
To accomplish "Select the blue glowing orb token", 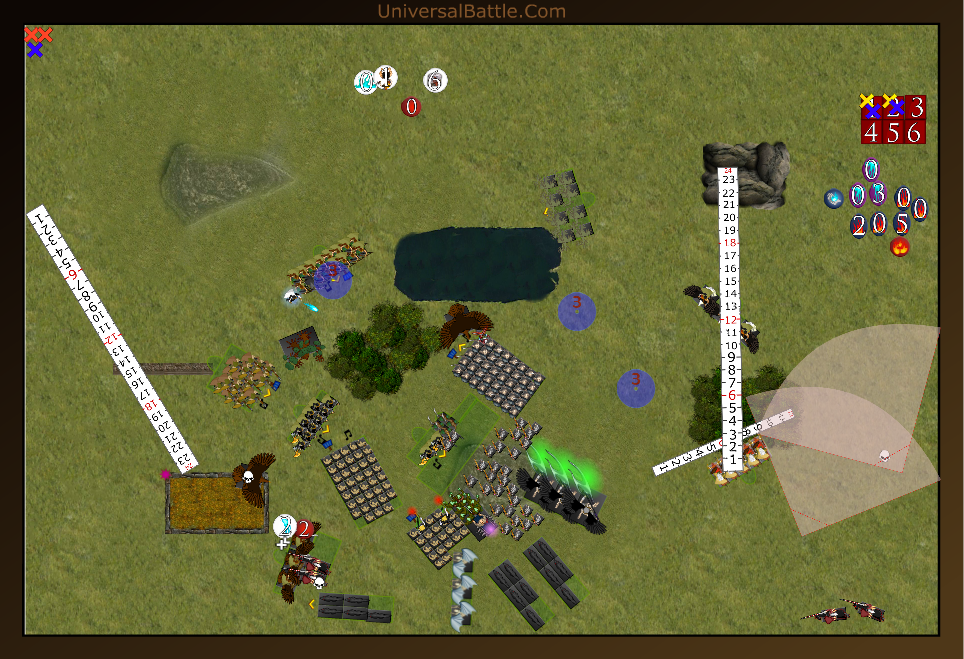I will [x=833, y=199].
